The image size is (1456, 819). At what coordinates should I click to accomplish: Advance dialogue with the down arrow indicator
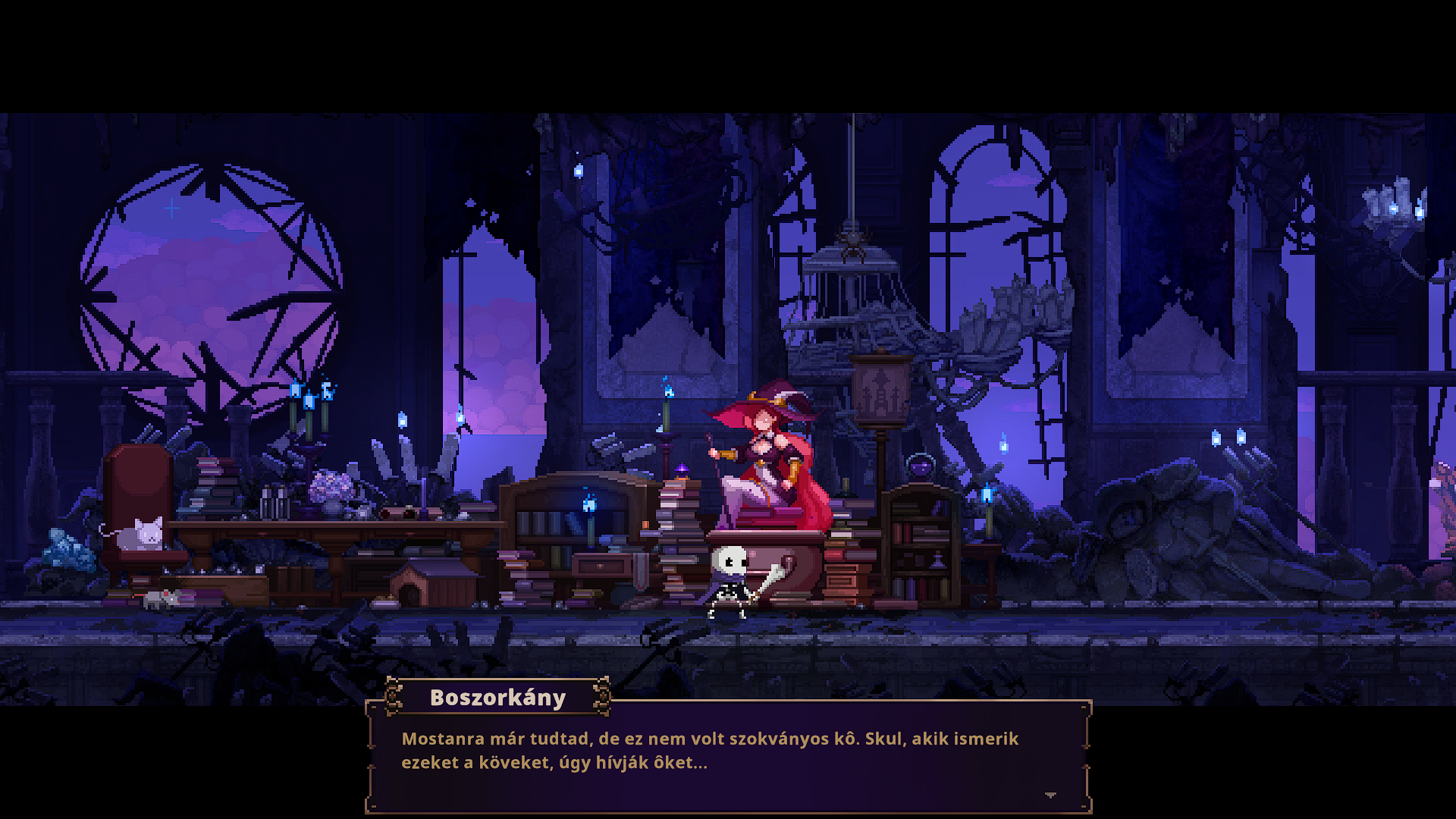point(1050,795)
